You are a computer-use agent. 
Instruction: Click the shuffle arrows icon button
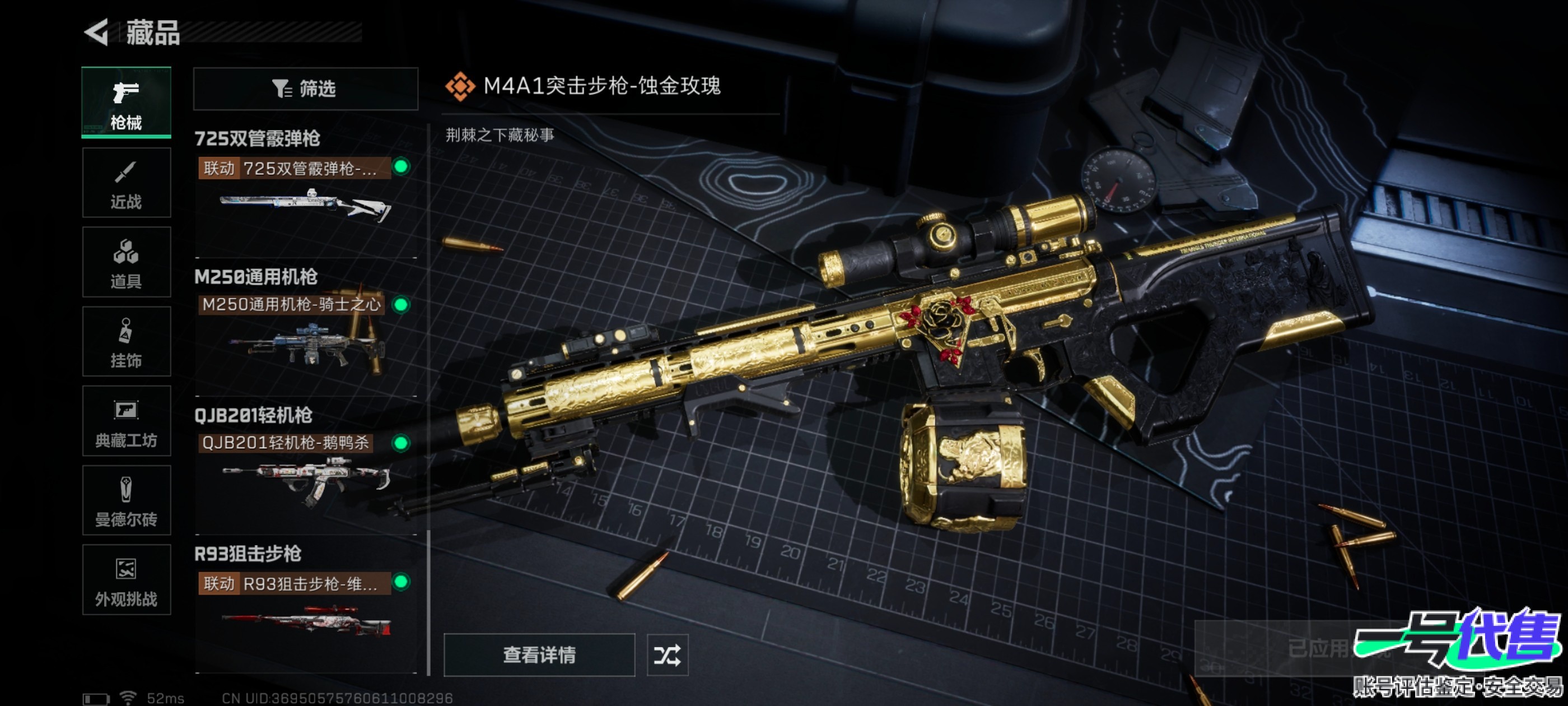point(667,655)
